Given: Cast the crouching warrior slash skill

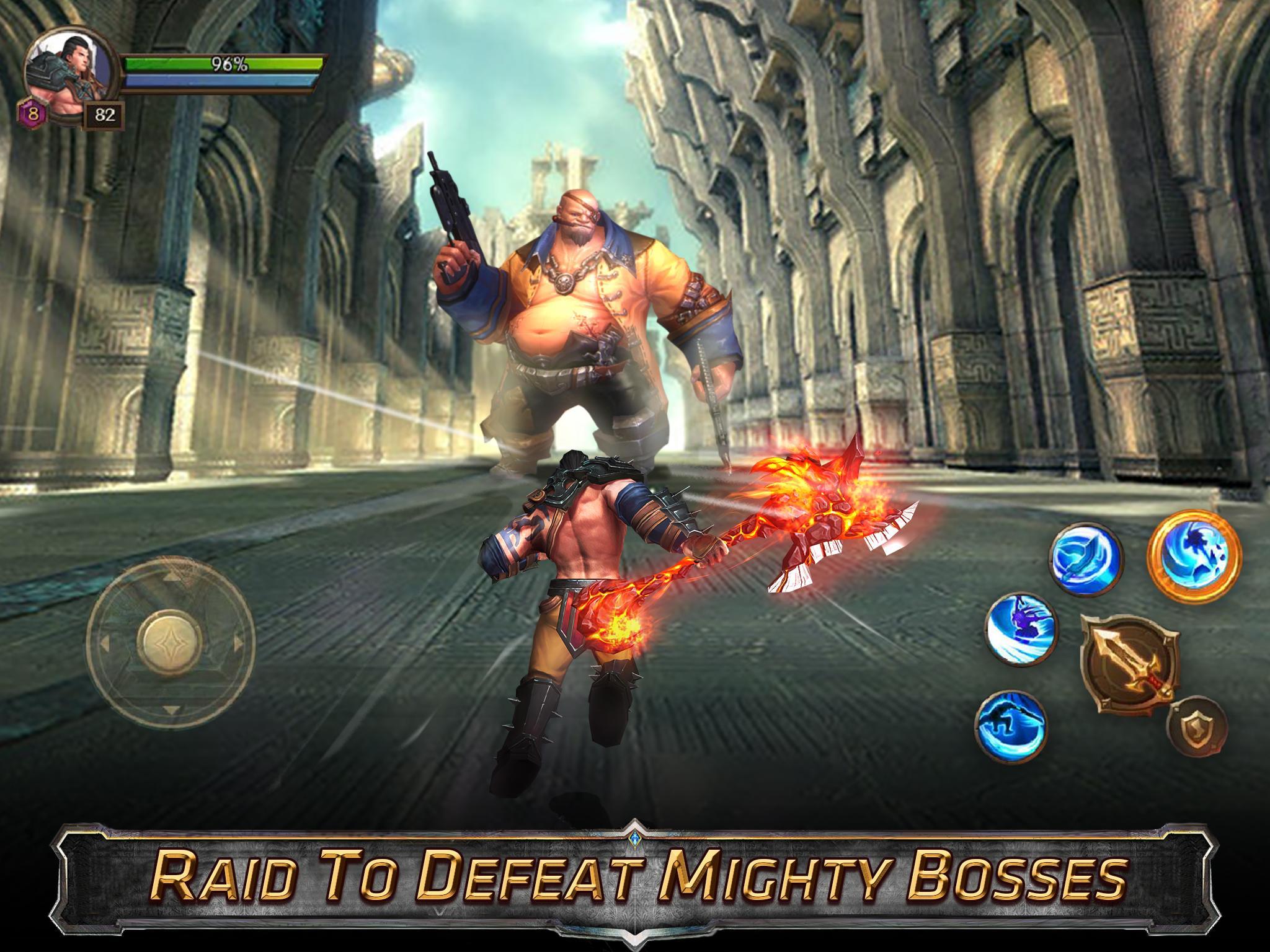Looking at the screenshot, I should coord(1011,724).
